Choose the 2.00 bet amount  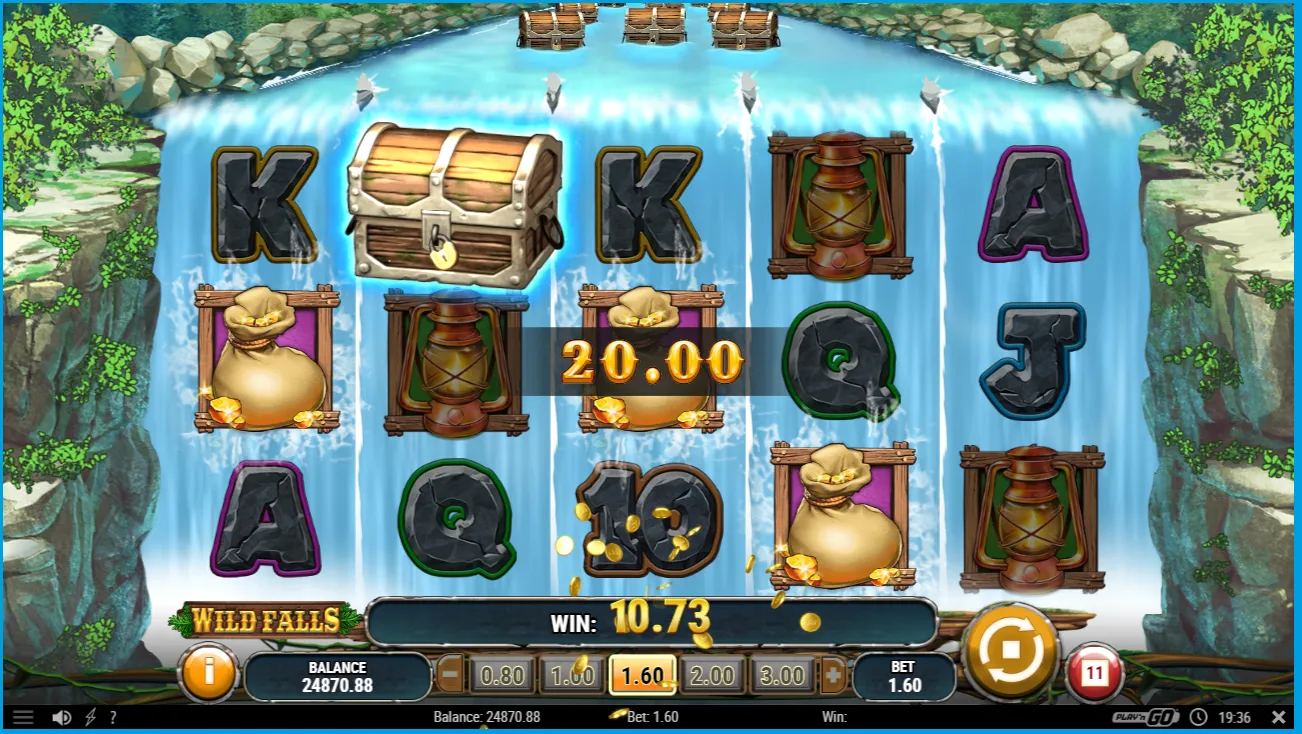point(714,675)
